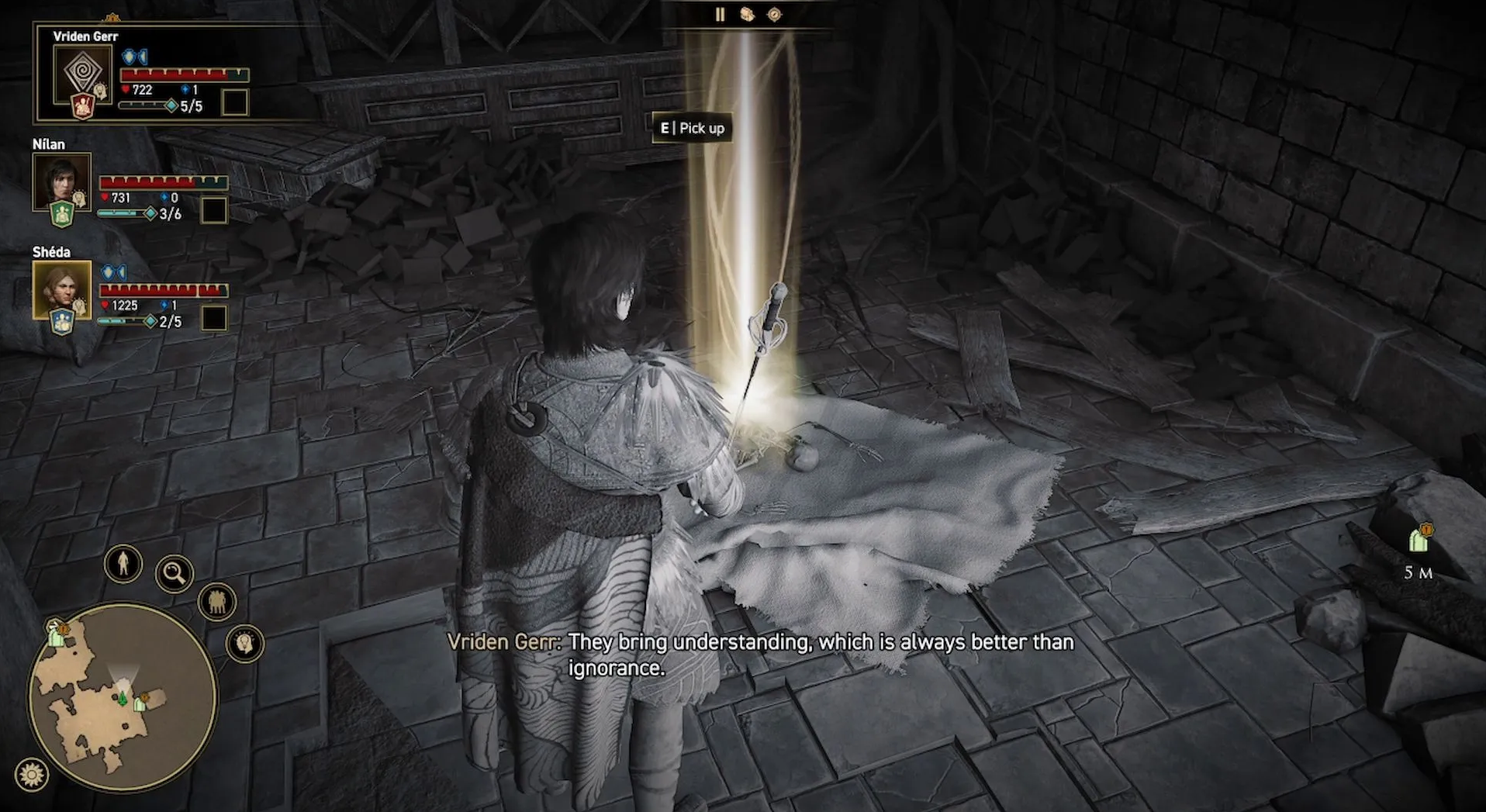Choose Shéda's party portrait
The height and width of the screenshot is (812, 1486).
coord(61,289)
